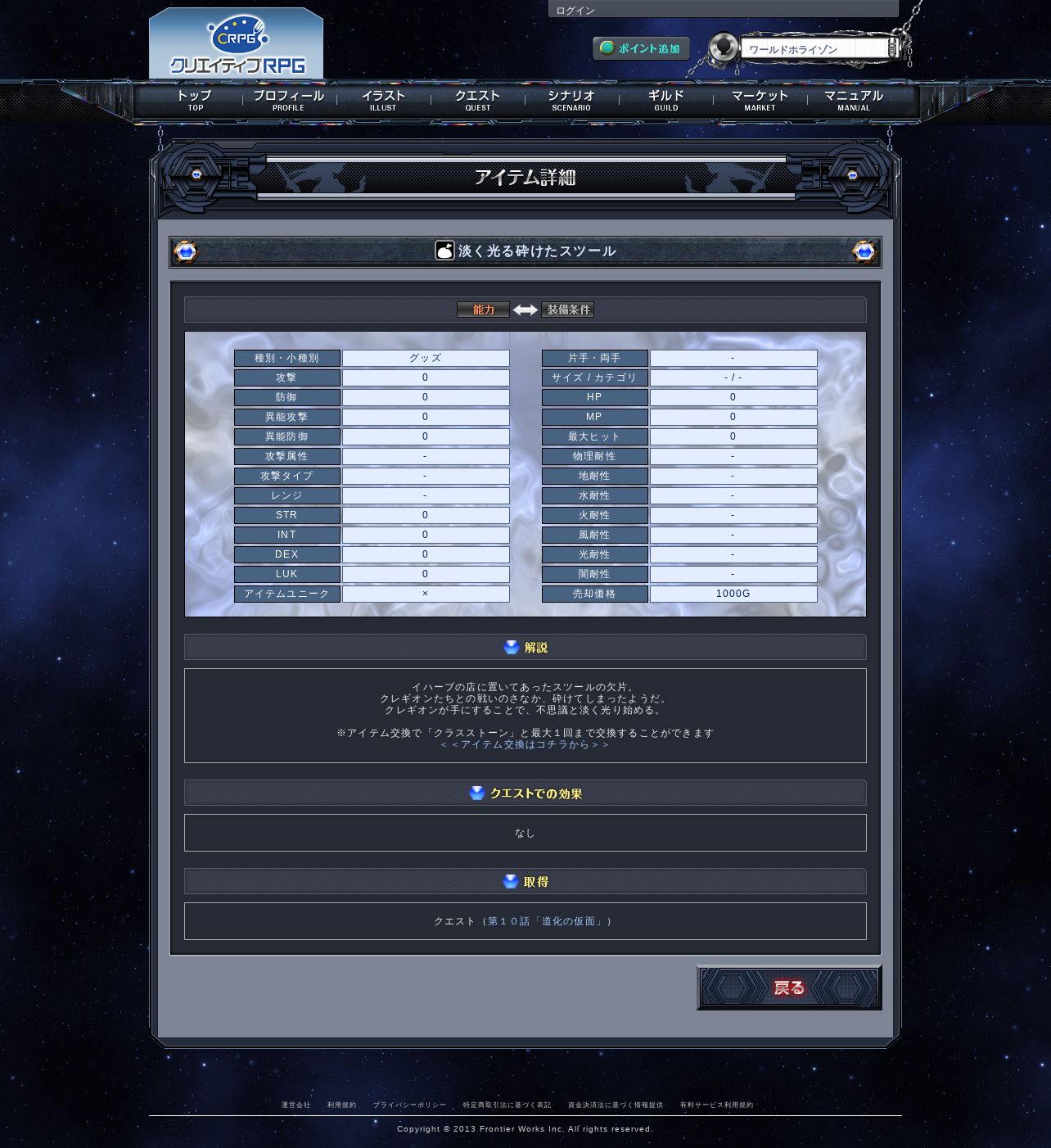1051x1148 pixels.
Task: Open the 第１０話「道化の仮面」 quest link
Action: pos(545,921)
